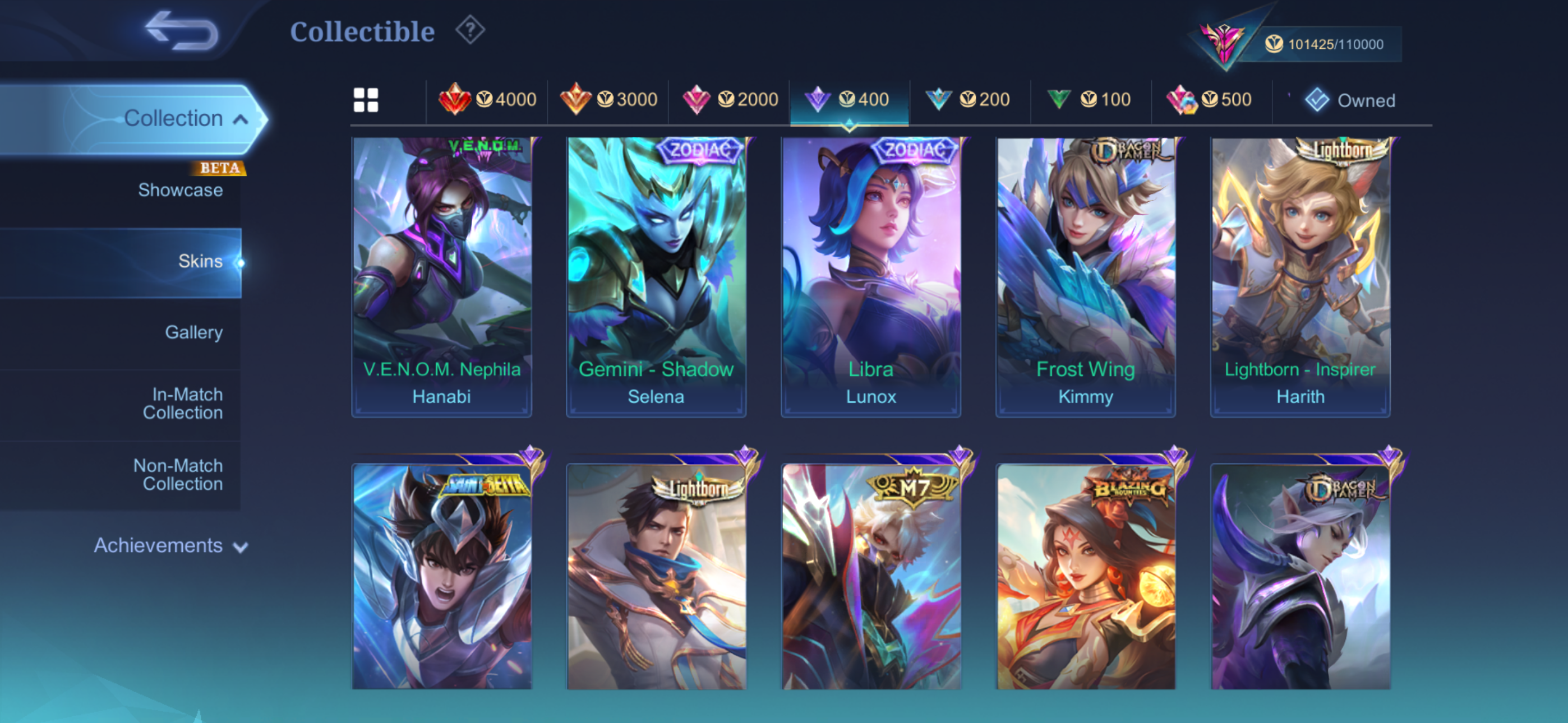Open the Showcase beta page
This screenshot has width=1568, height=723.
(180, 190)
